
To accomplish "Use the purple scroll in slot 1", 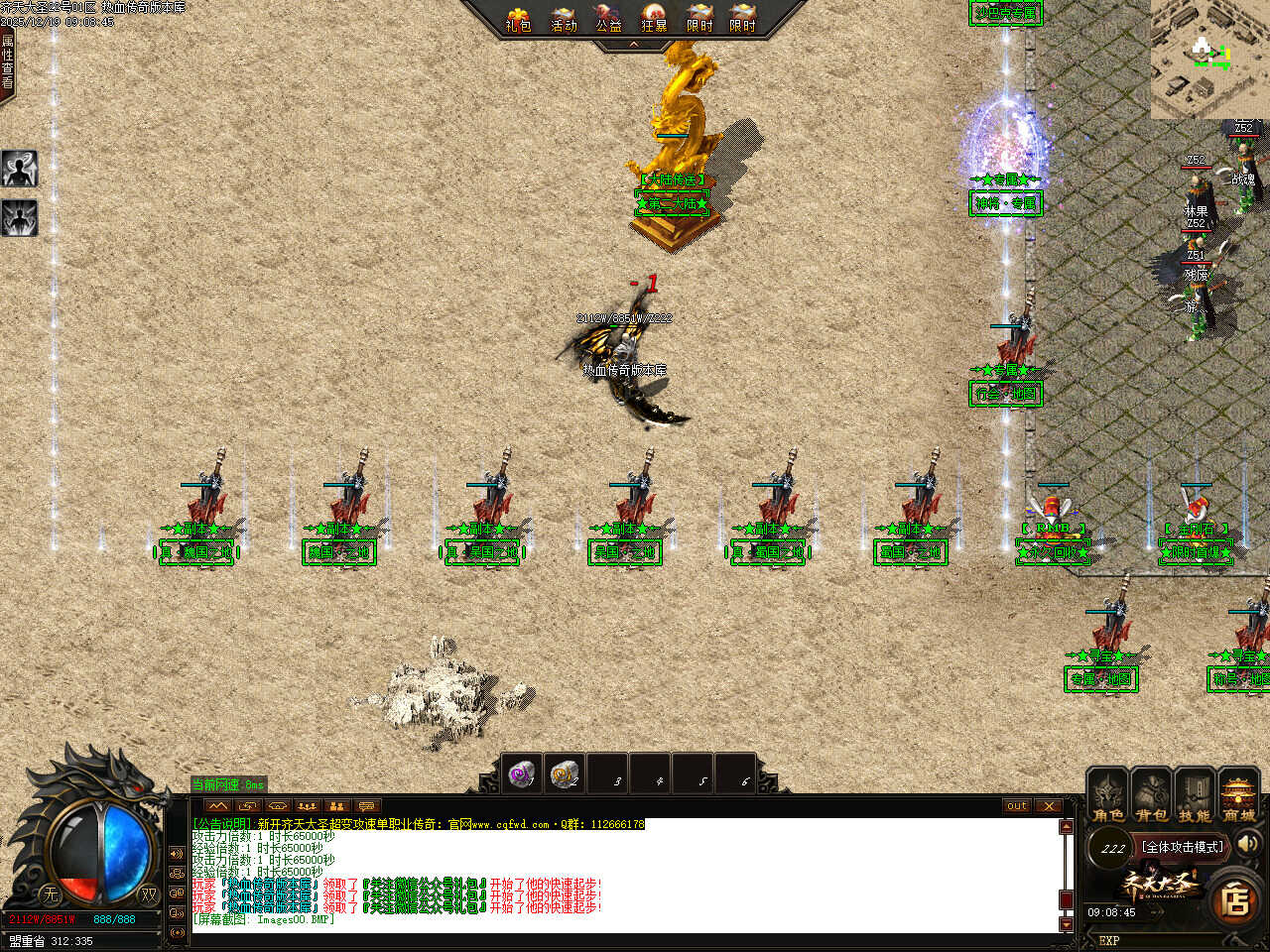I will [520, 774].
